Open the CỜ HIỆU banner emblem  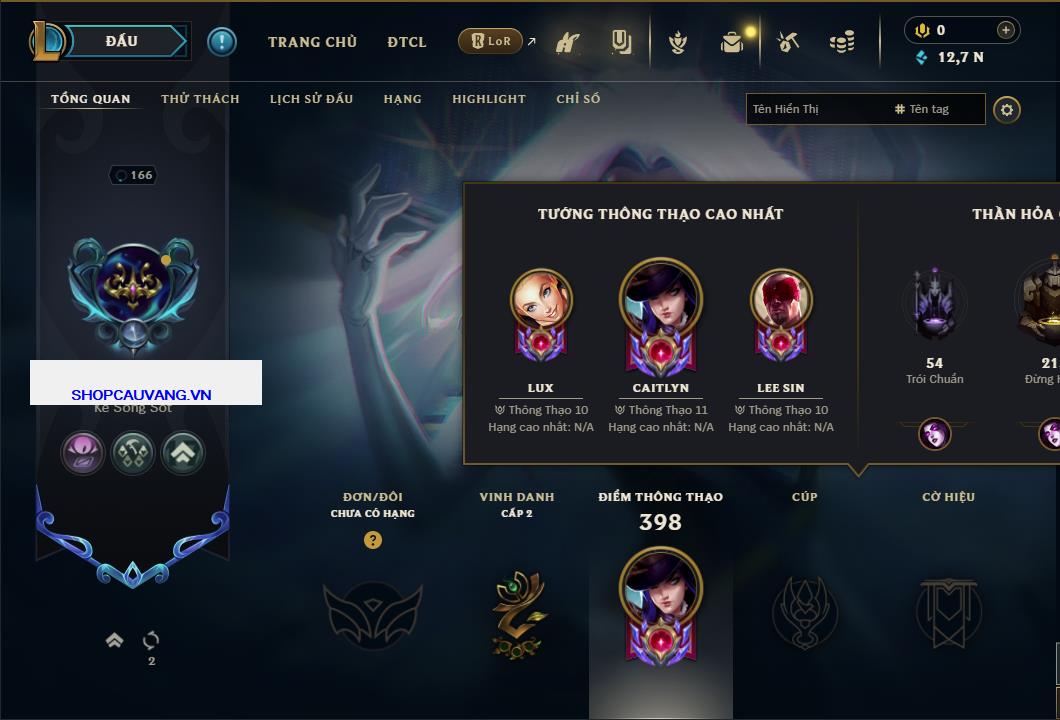(x=948, y=612)
